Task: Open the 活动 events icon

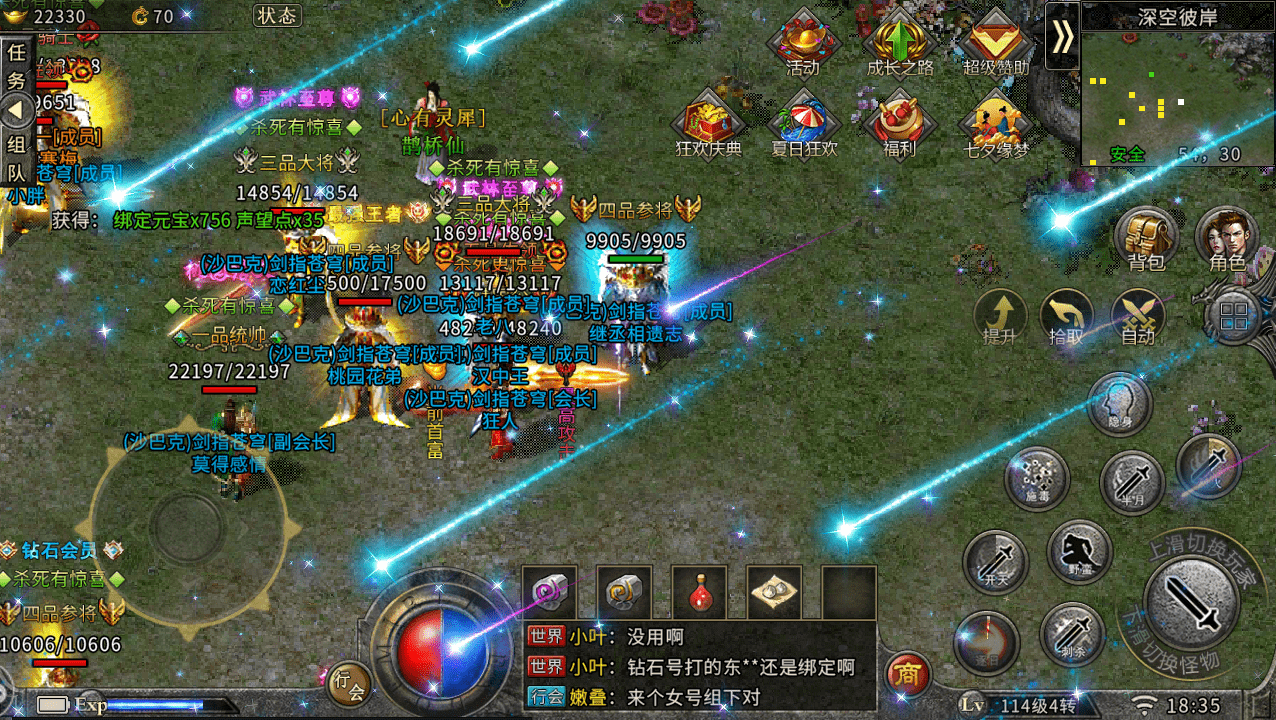Action: [802, 44]
